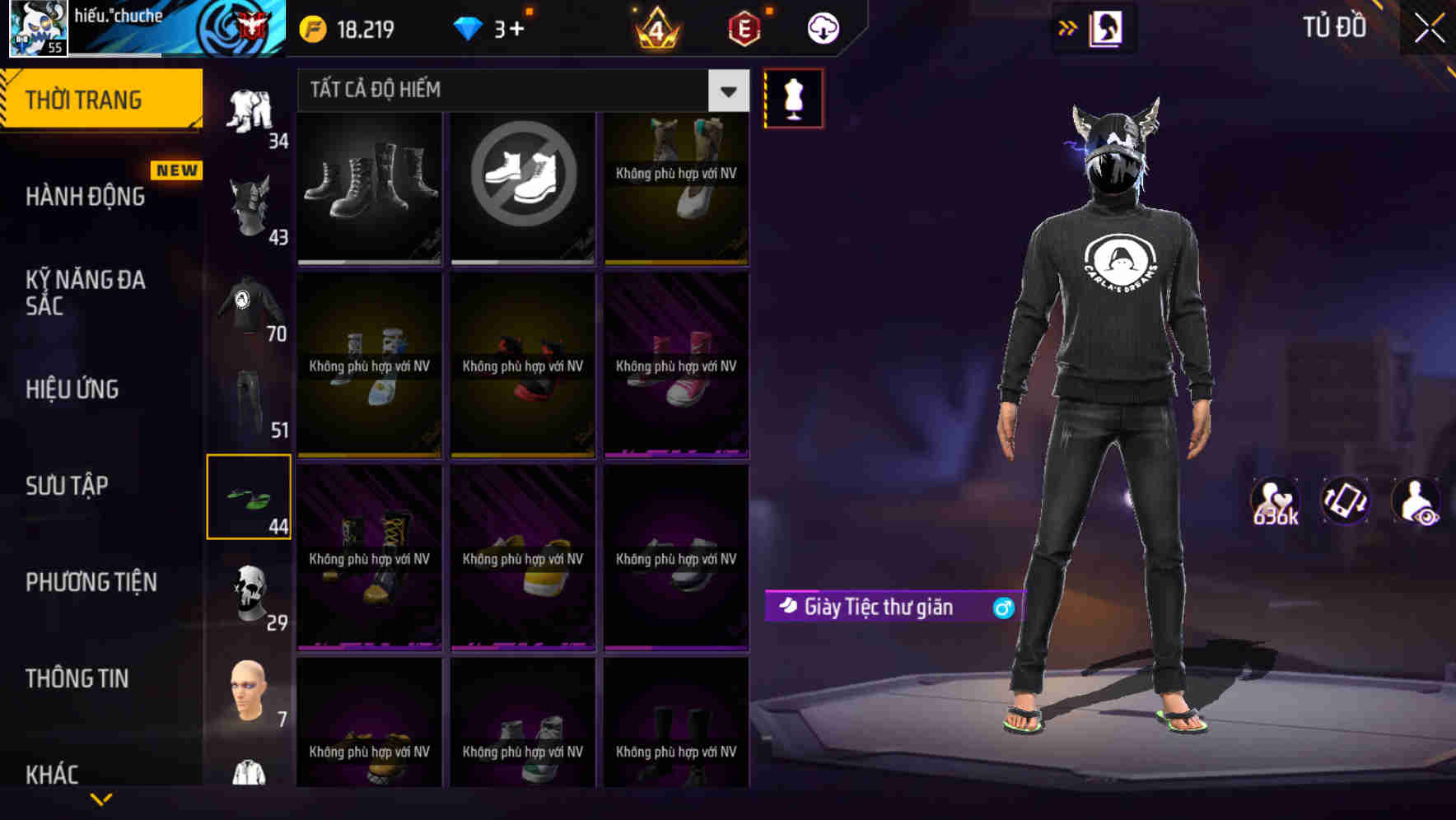Open the SƯU TẬP menu entry

66,486
